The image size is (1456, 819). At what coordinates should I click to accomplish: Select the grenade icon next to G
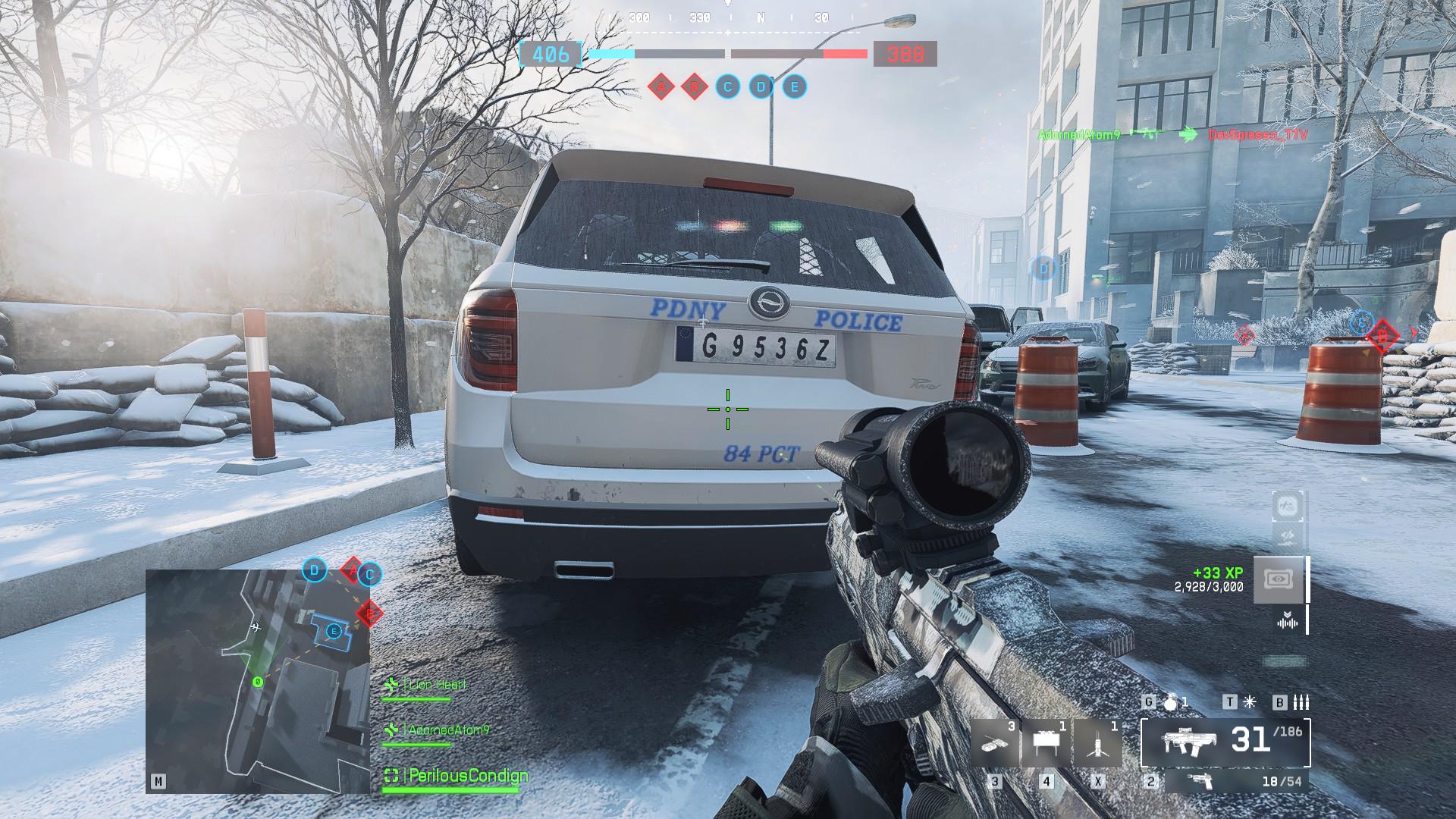point(1172,701)
